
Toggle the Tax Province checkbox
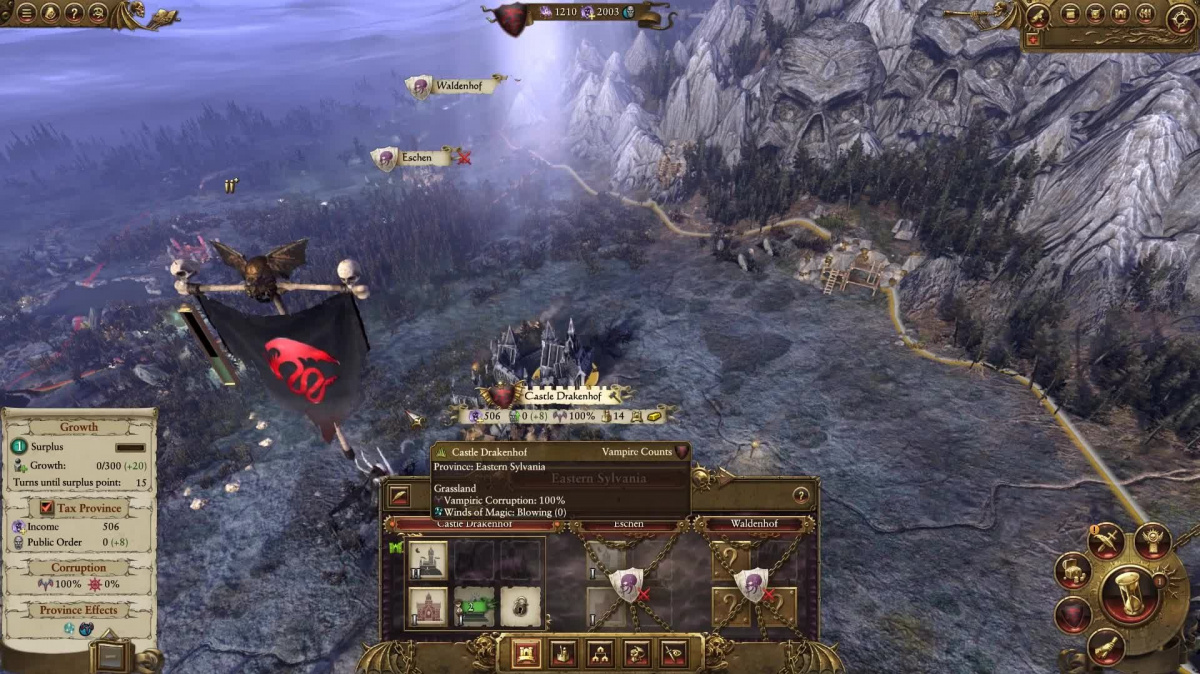pyautogui.click(x=47, y=507)
